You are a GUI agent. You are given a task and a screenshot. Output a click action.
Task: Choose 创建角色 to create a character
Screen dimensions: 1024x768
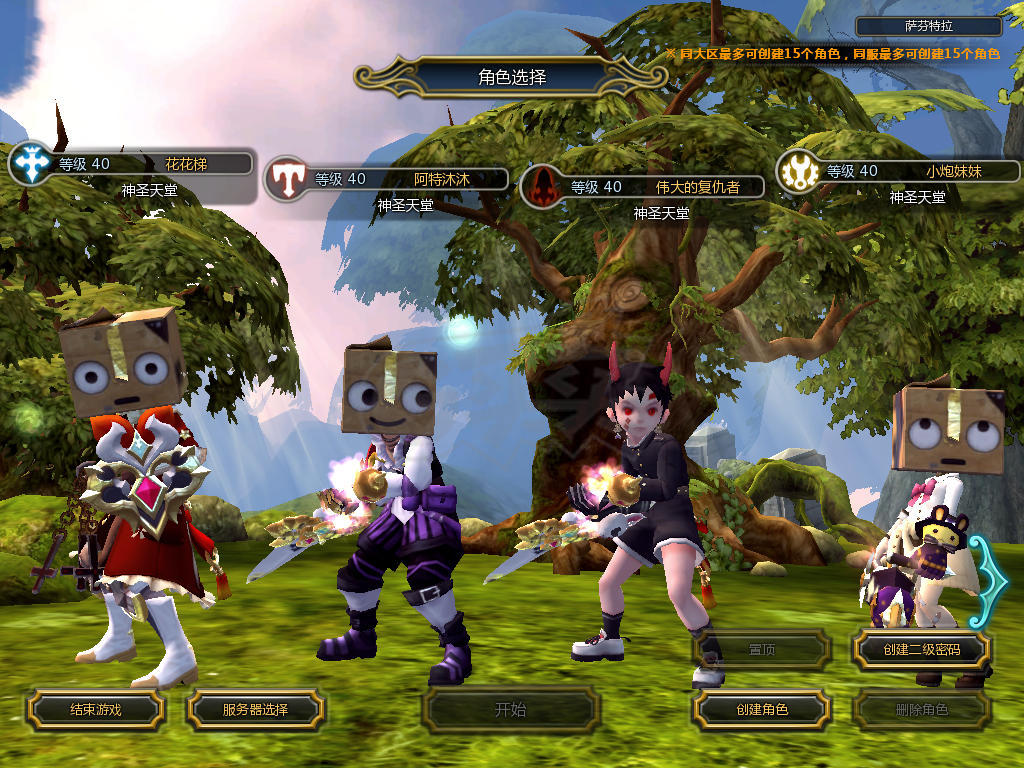761,710
